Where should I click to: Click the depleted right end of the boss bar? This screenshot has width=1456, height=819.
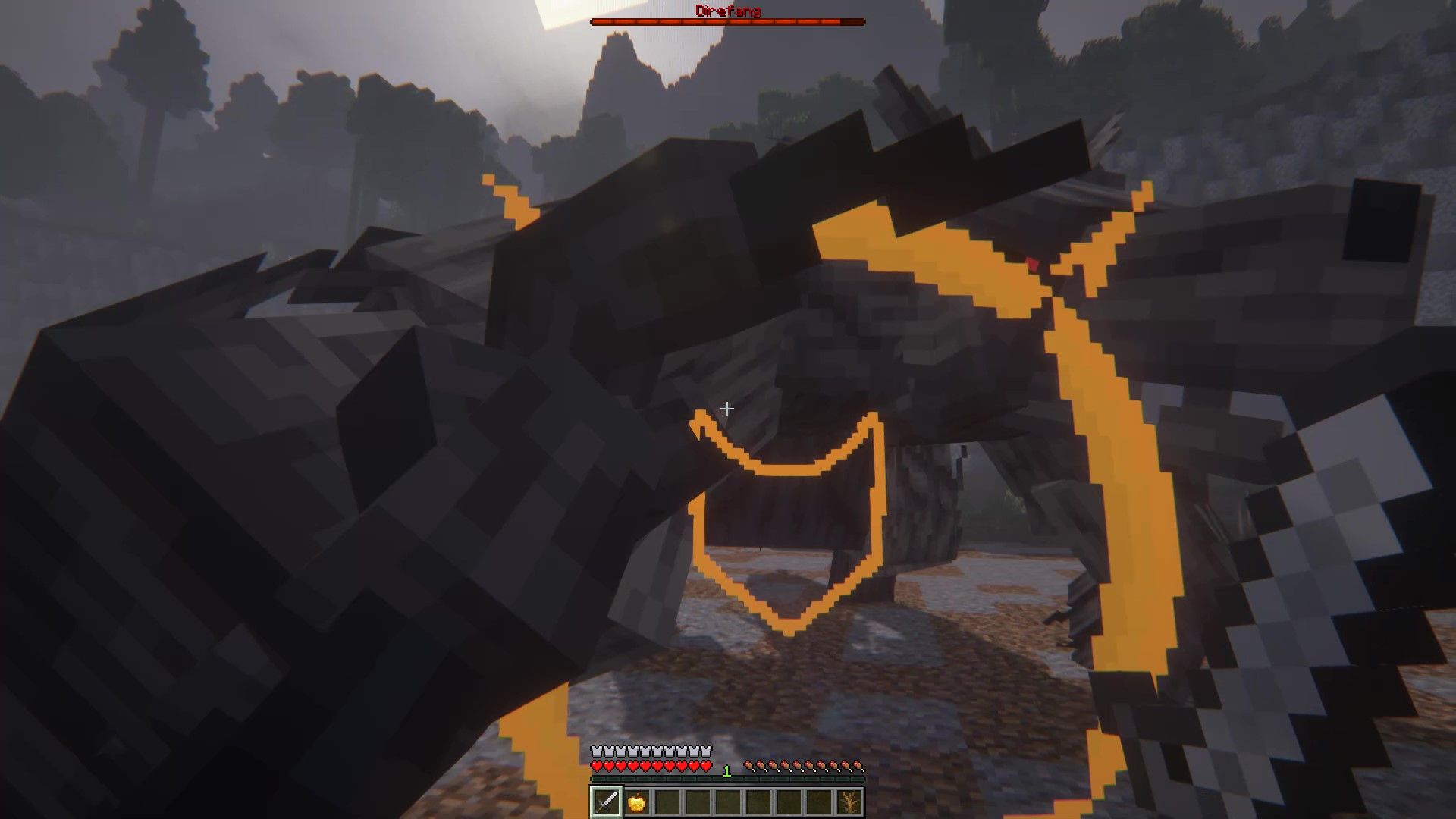tap(853, 21)
